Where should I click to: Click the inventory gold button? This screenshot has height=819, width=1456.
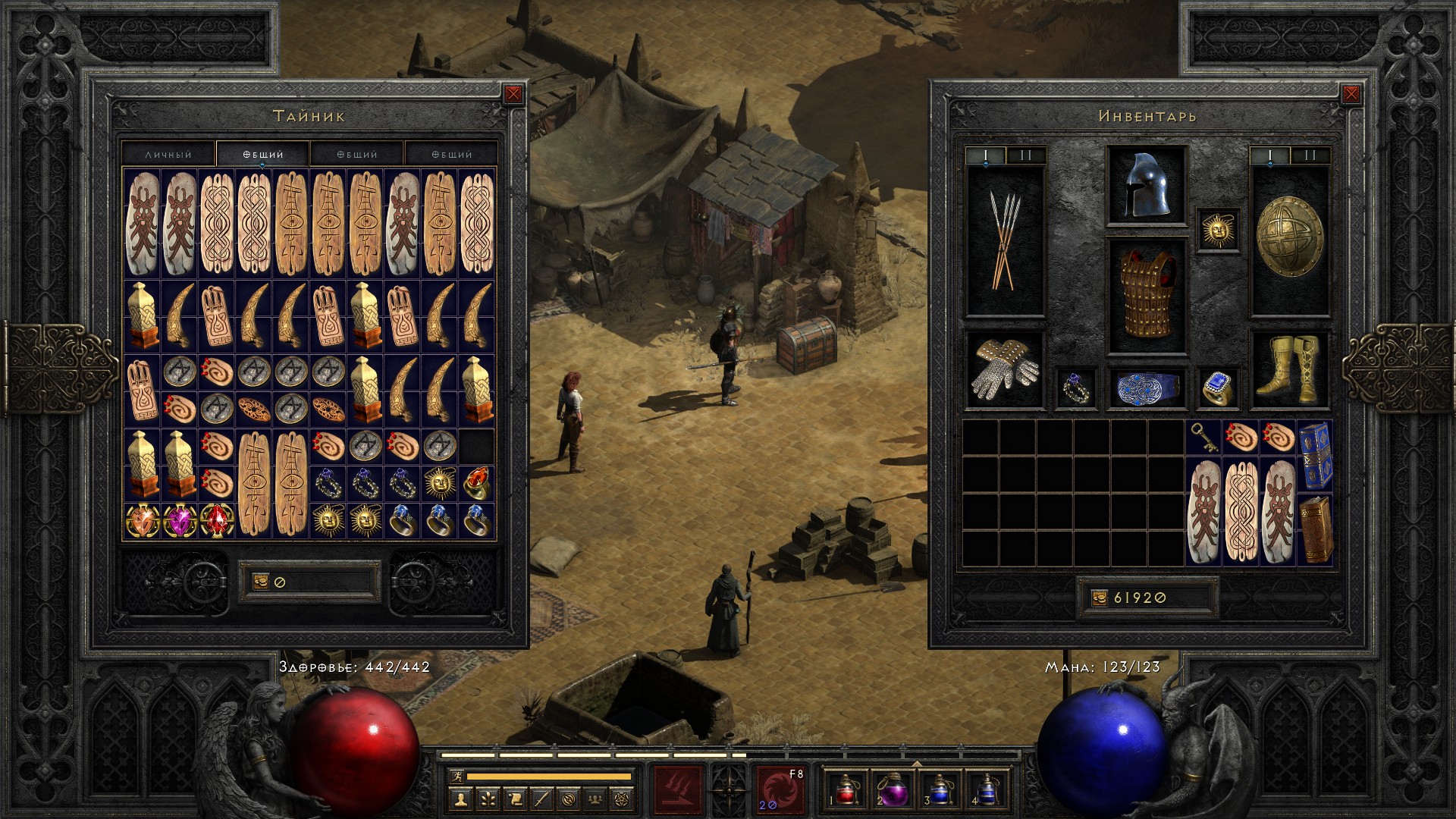[1100, 598]
